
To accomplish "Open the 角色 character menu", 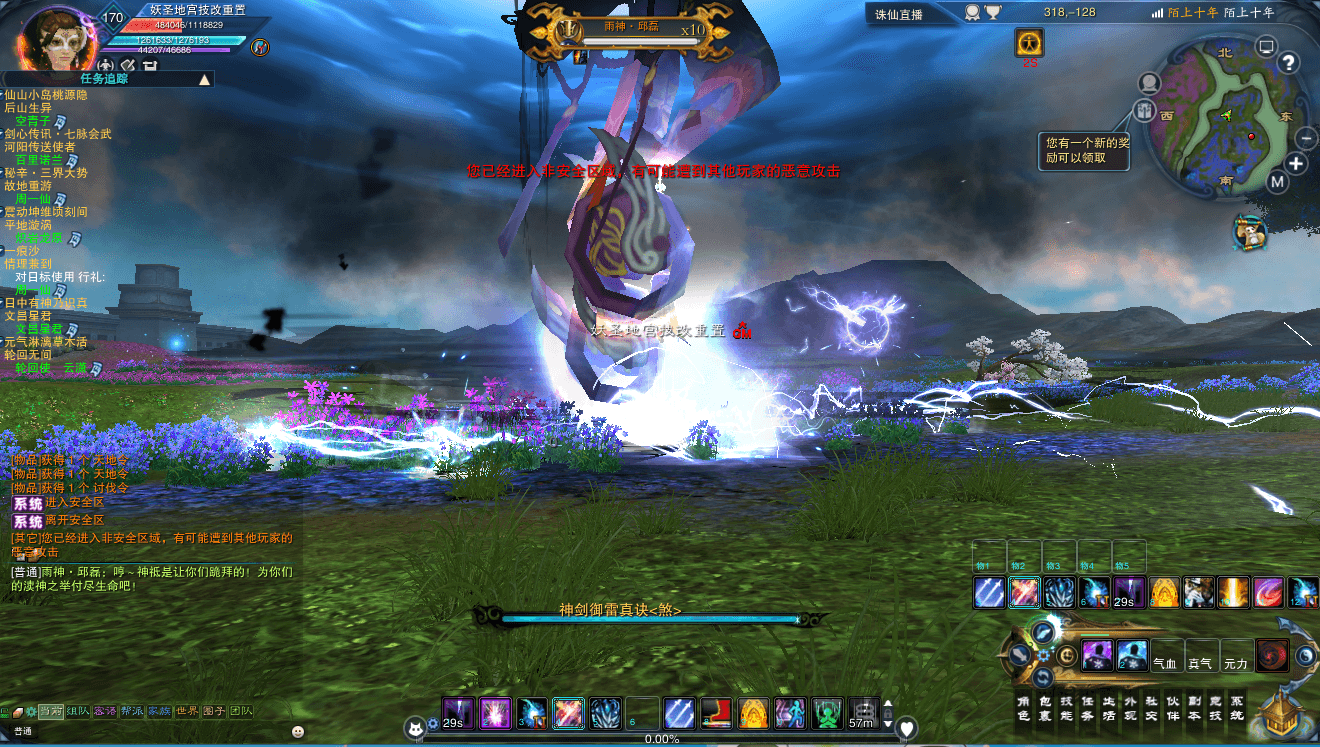I will coord(1023,708).
